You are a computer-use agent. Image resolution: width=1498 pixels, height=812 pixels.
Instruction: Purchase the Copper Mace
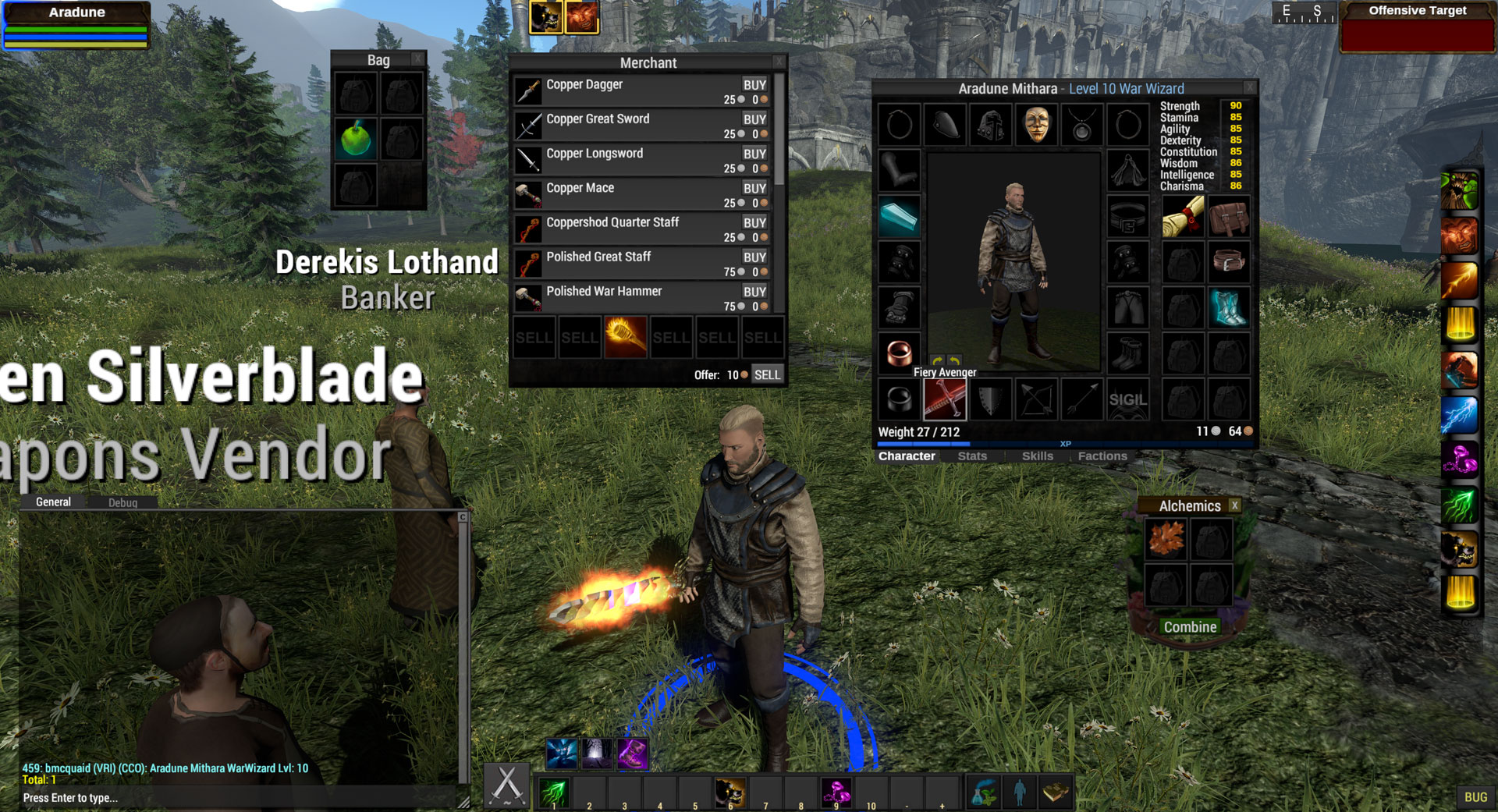point(754,188)
